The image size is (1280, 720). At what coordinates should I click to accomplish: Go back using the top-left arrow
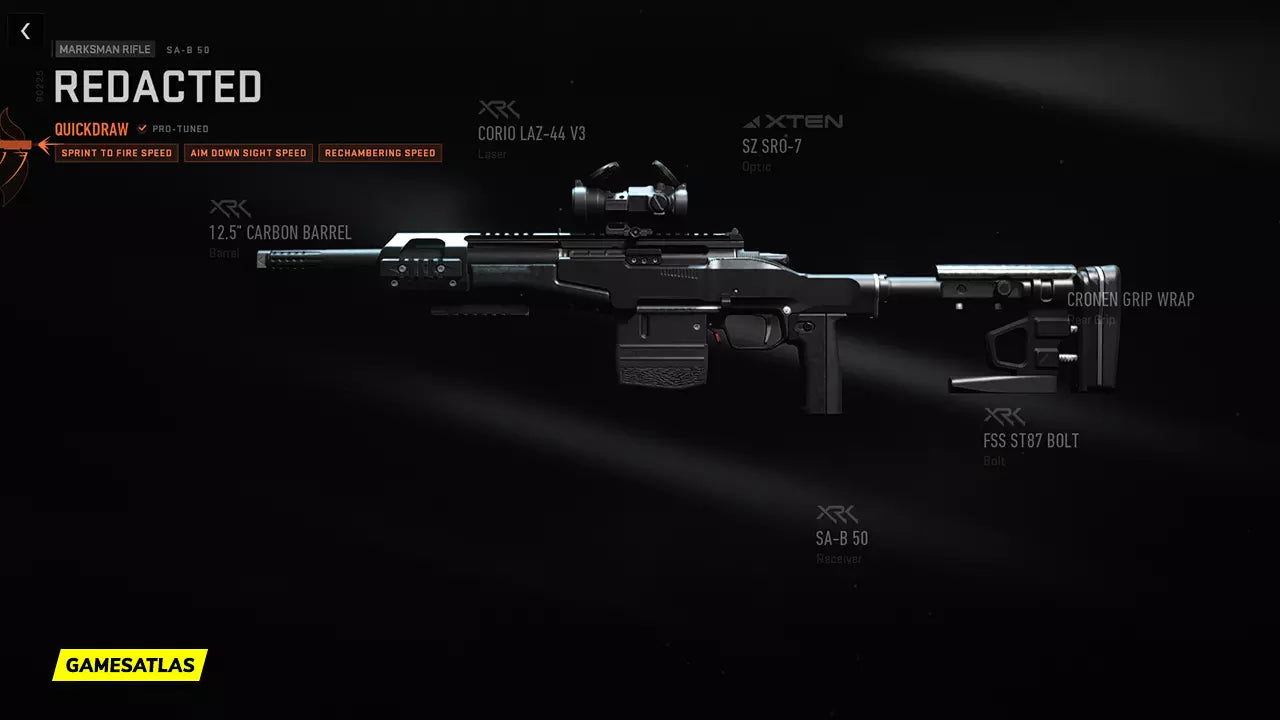click(x=25, y=31)
